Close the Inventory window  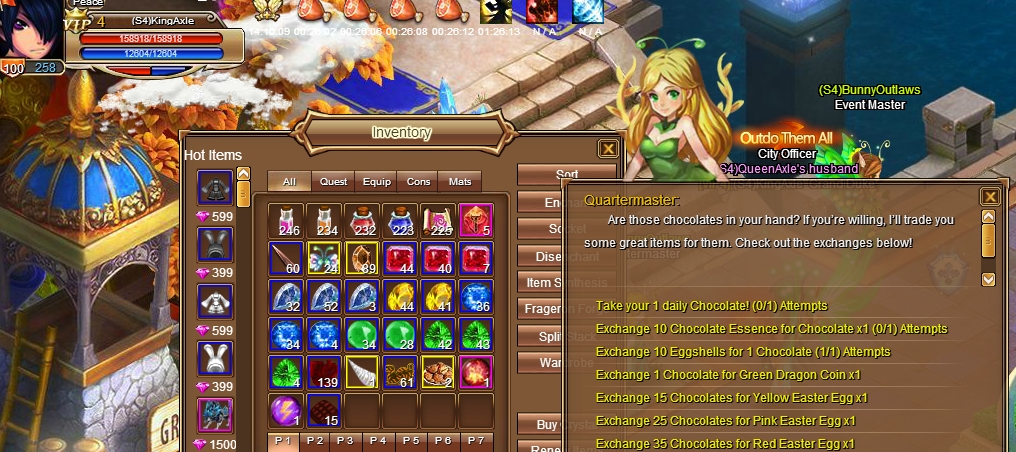(x=607, y=149)
